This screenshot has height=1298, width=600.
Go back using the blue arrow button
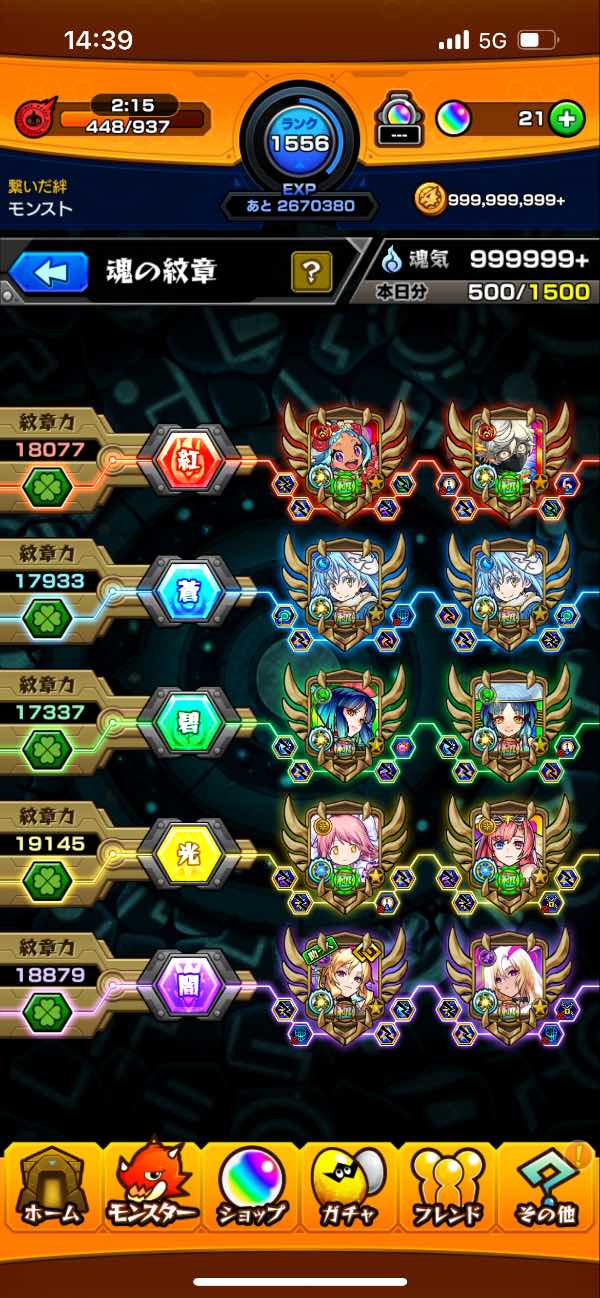click(x=50, y=272)
